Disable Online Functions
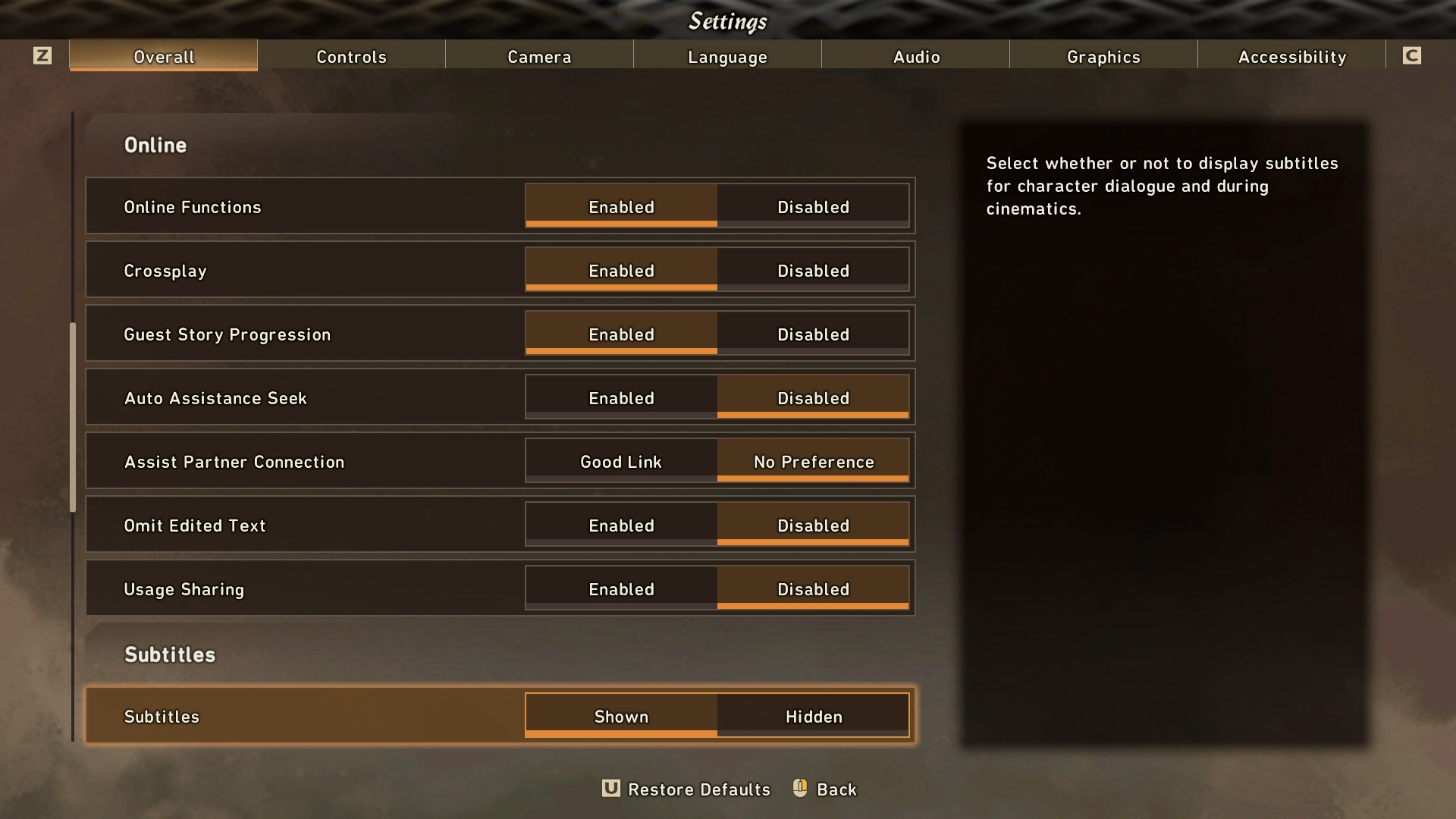Image resolution: width=1456 pixels, height=819 pixels. 812,206
